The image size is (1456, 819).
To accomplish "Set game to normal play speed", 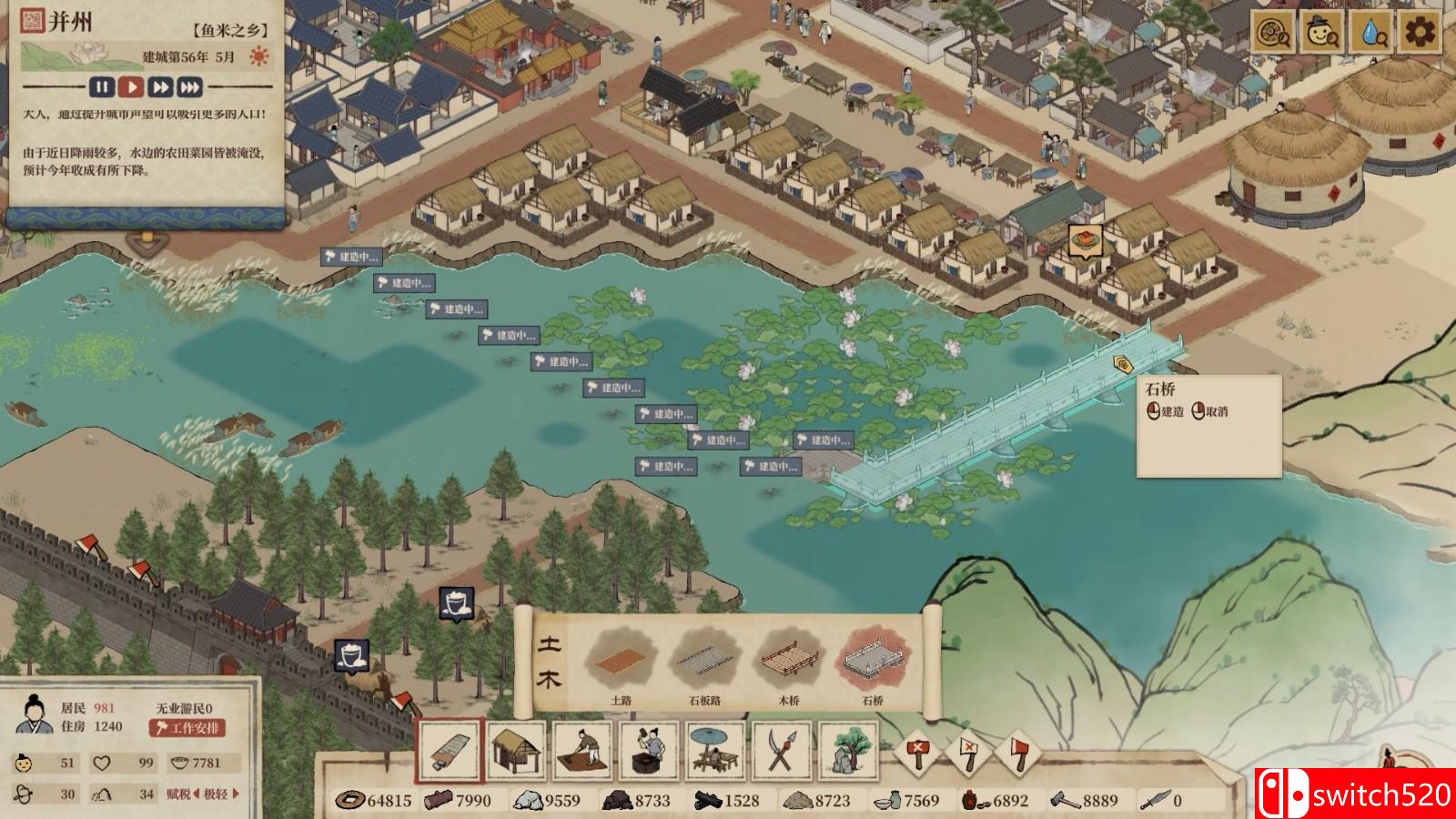I will point(132,87).
